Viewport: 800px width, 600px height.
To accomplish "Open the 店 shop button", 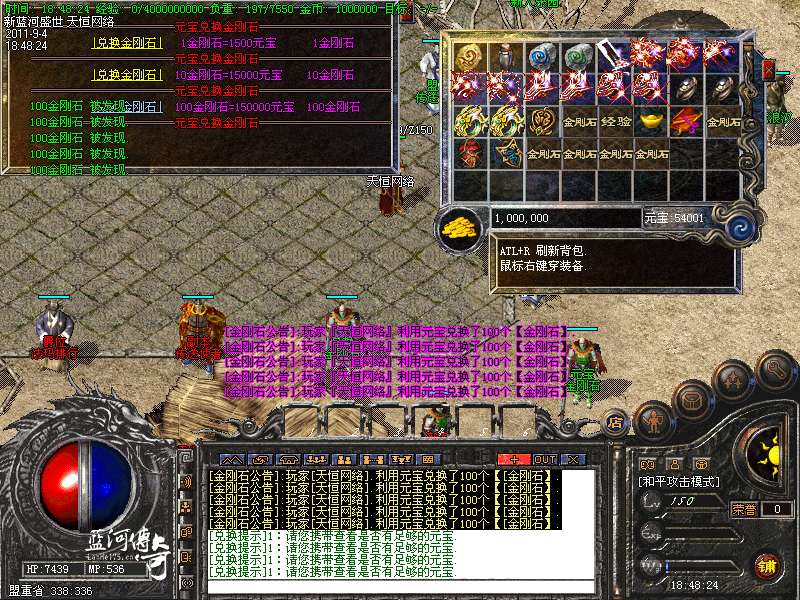I will pyautogui.click(x=616, y=423).
